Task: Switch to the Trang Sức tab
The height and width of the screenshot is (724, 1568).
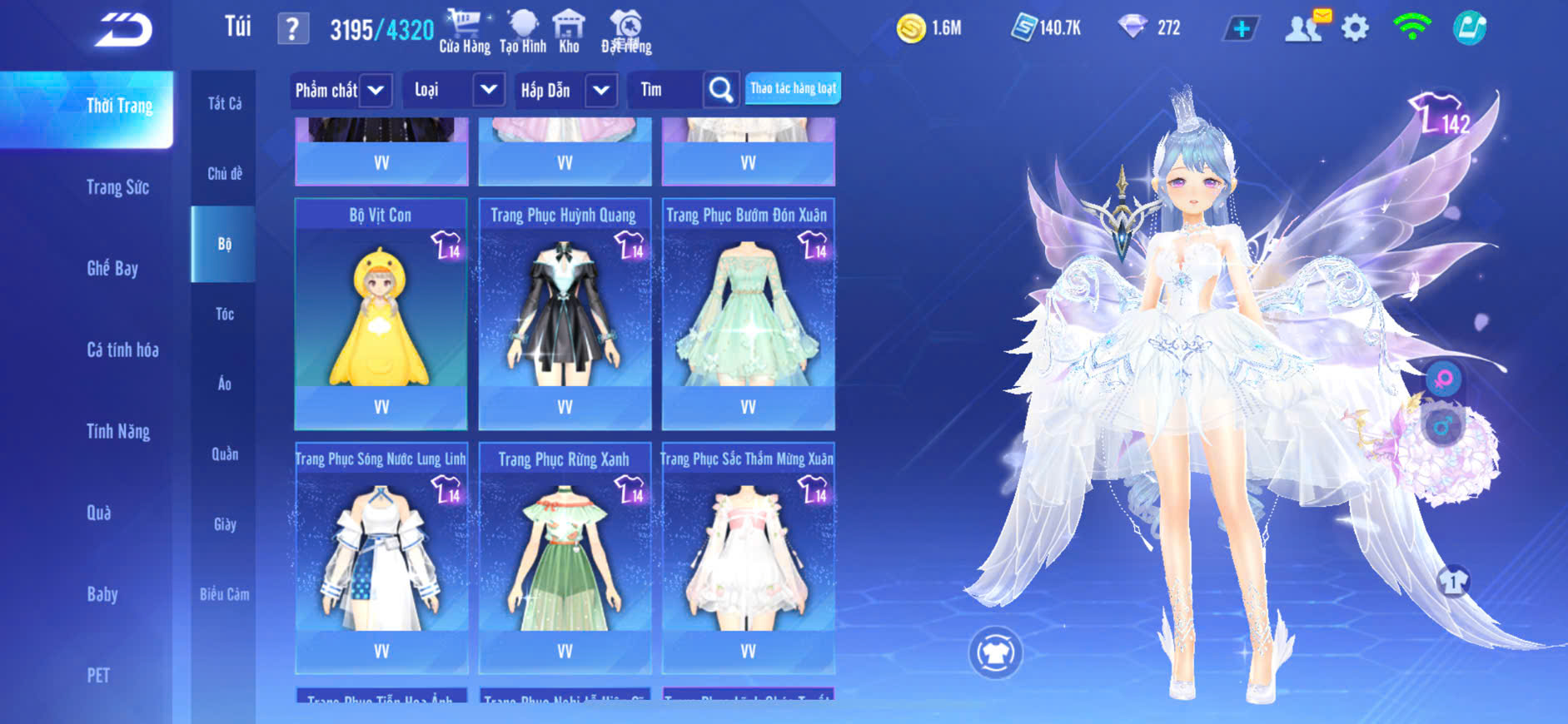Action: (x=117, y=187)
